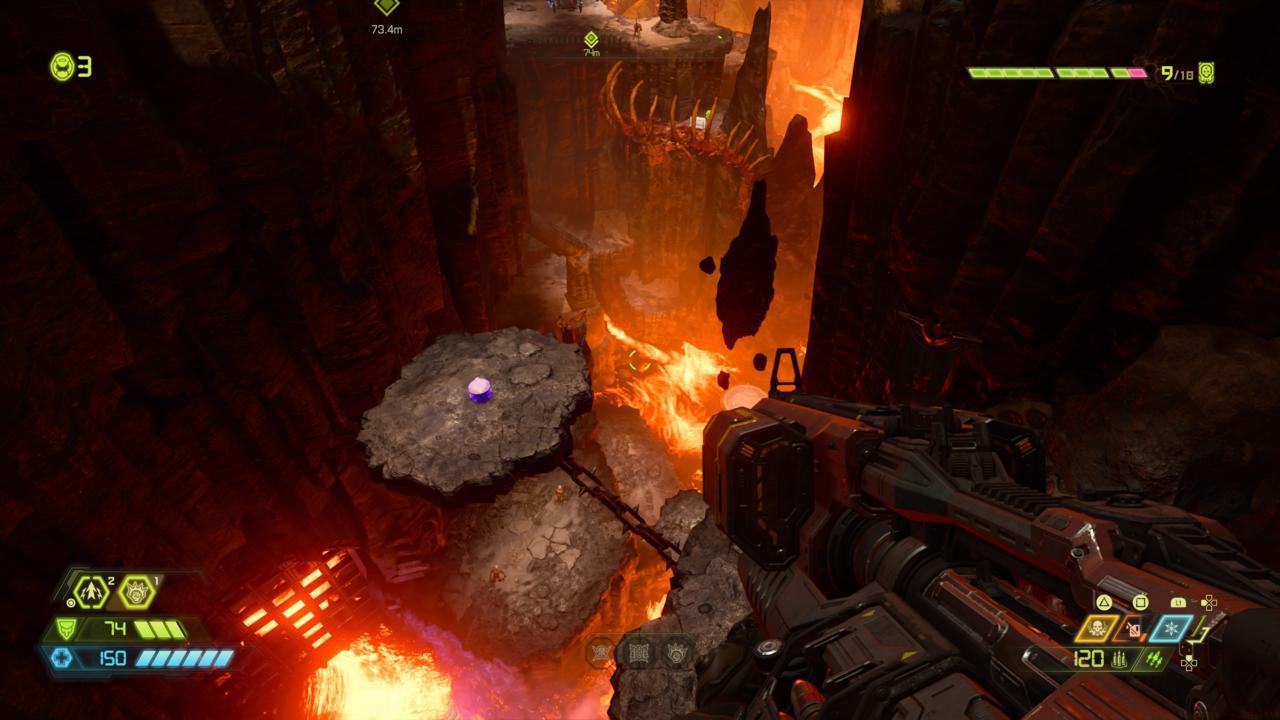The width and height of the screenshot is (1280, 720).
Task: Activate the blue snowflake Ice Bomb icon
Action: (x=1170, y=629)
